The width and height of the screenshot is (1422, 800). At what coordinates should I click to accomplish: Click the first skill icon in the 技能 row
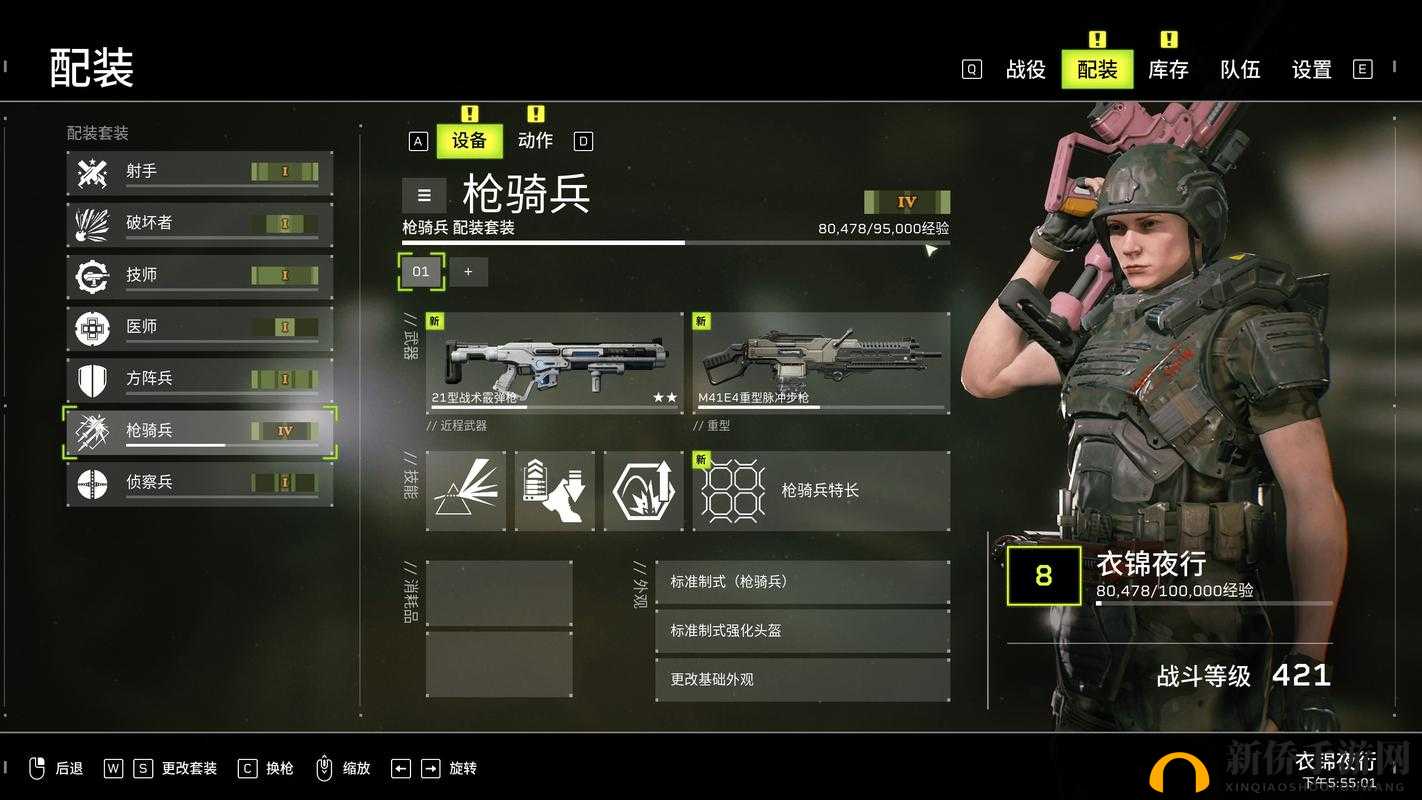(468, 489)
